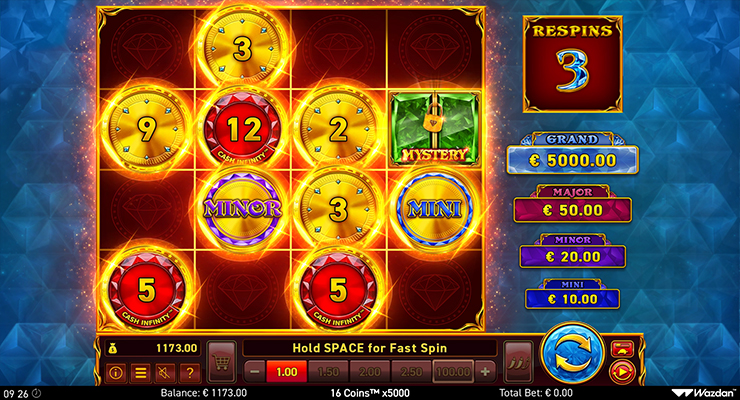Screen dimensions: 740x400
Task: Activate the autoplay round play button
Action: click(x=622, y=370)
